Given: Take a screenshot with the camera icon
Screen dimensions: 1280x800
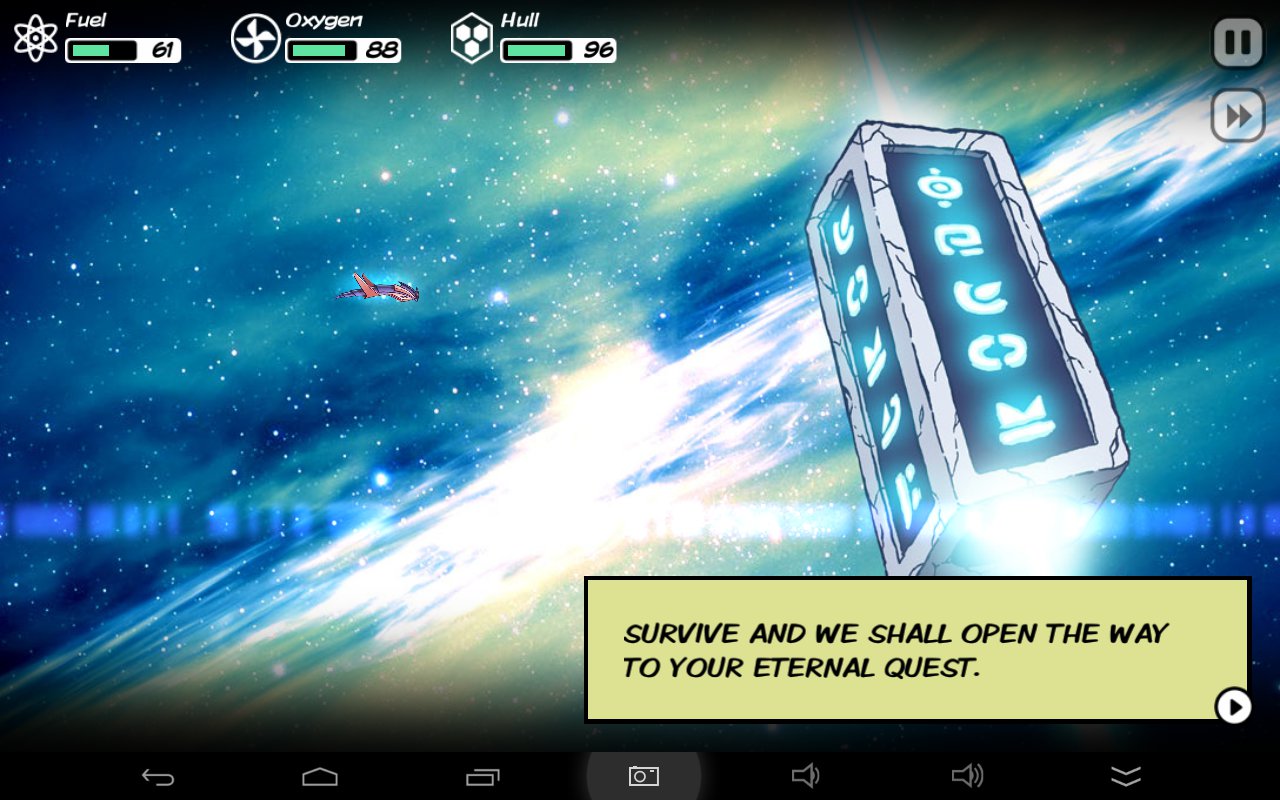Looking at the screenshot, I should tap(643, 776).
